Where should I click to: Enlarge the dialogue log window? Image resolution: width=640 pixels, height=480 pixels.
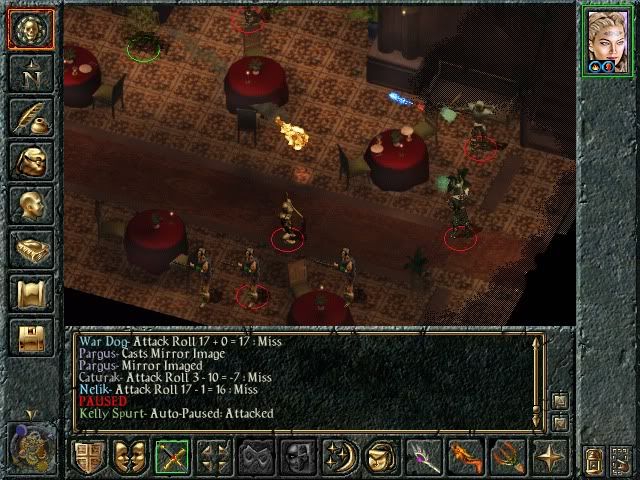point(559,401)
